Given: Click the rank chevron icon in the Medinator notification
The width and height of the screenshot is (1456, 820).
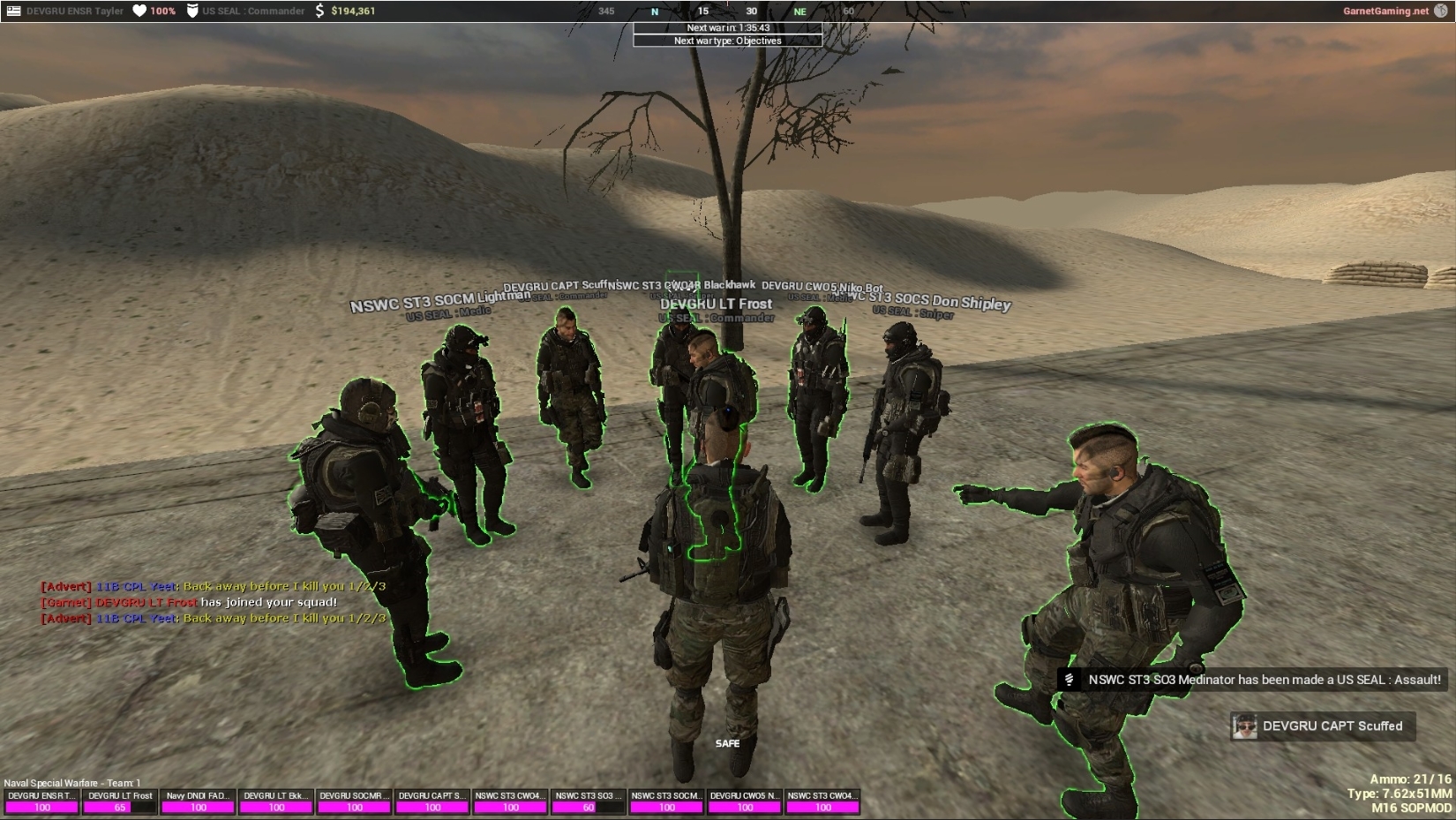Looking at the screenshot, I should (x=1070, y=680).
